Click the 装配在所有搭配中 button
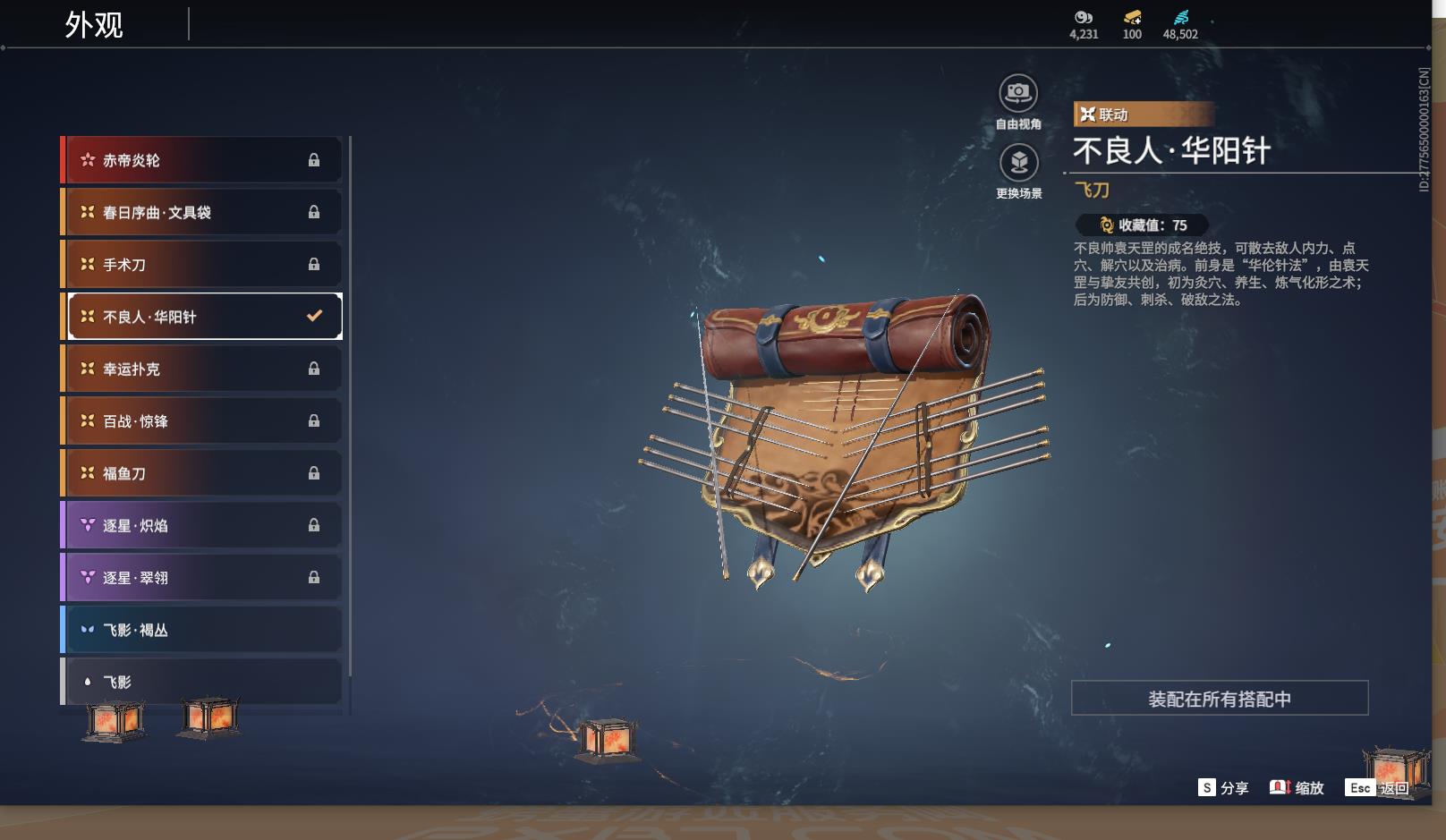The height and width of the screenshot is (840, 1446). coord(1219,699)
